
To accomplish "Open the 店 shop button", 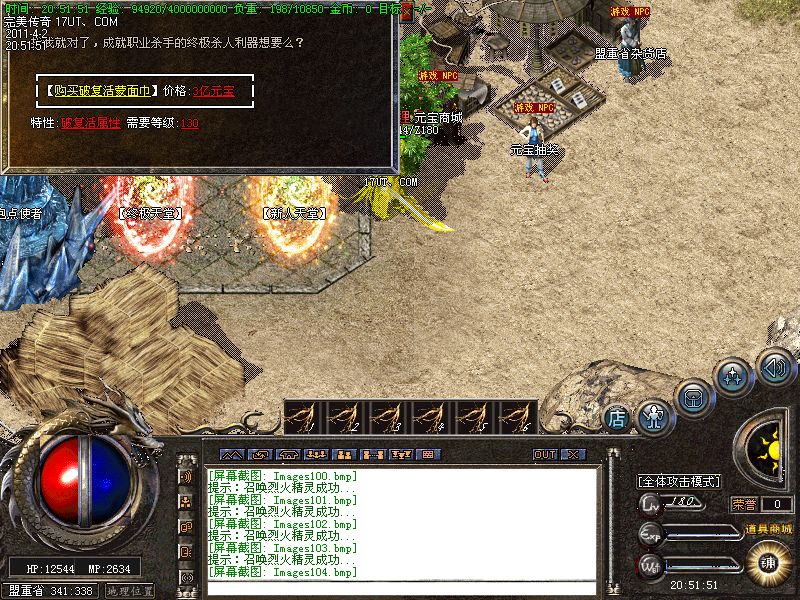I will pos(618,417).
